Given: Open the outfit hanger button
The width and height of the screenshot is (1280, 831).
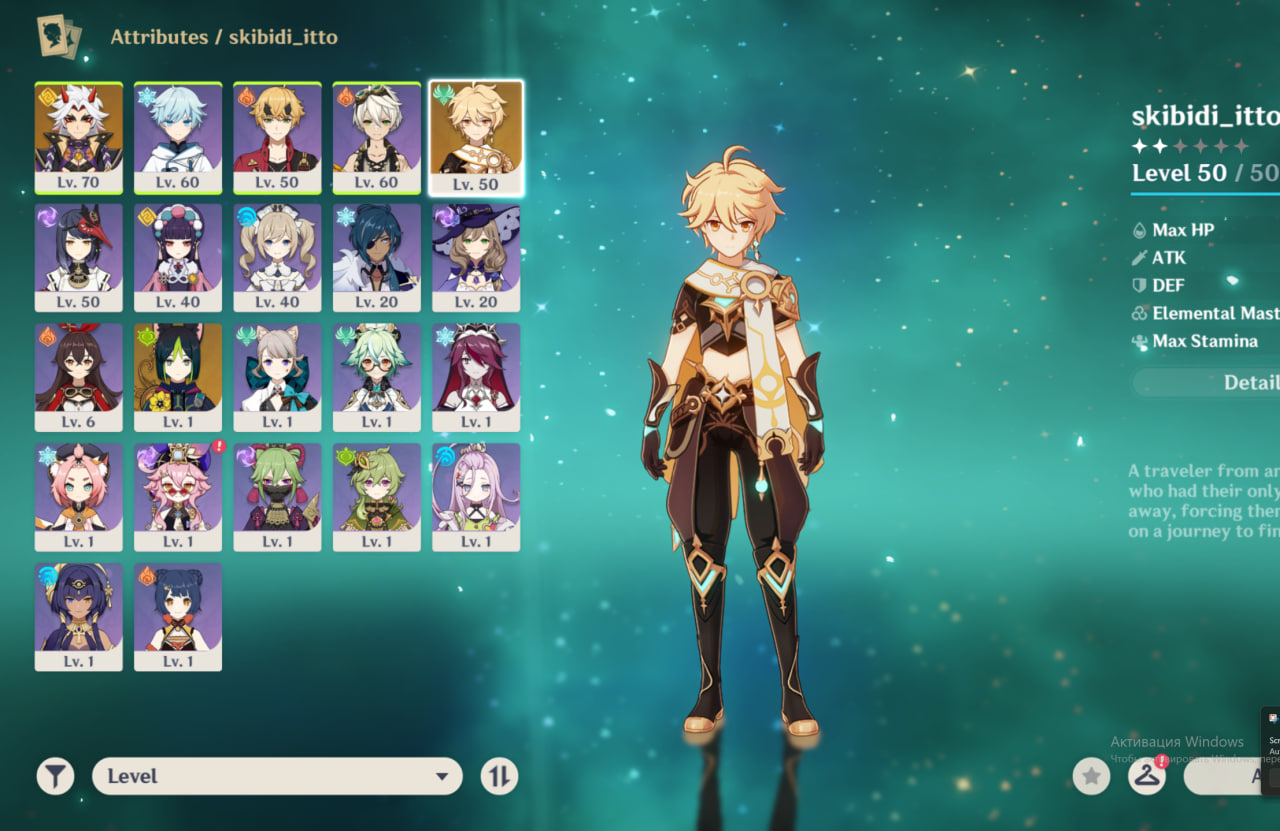Looking at the screenshot, I should click(1147, 776).
